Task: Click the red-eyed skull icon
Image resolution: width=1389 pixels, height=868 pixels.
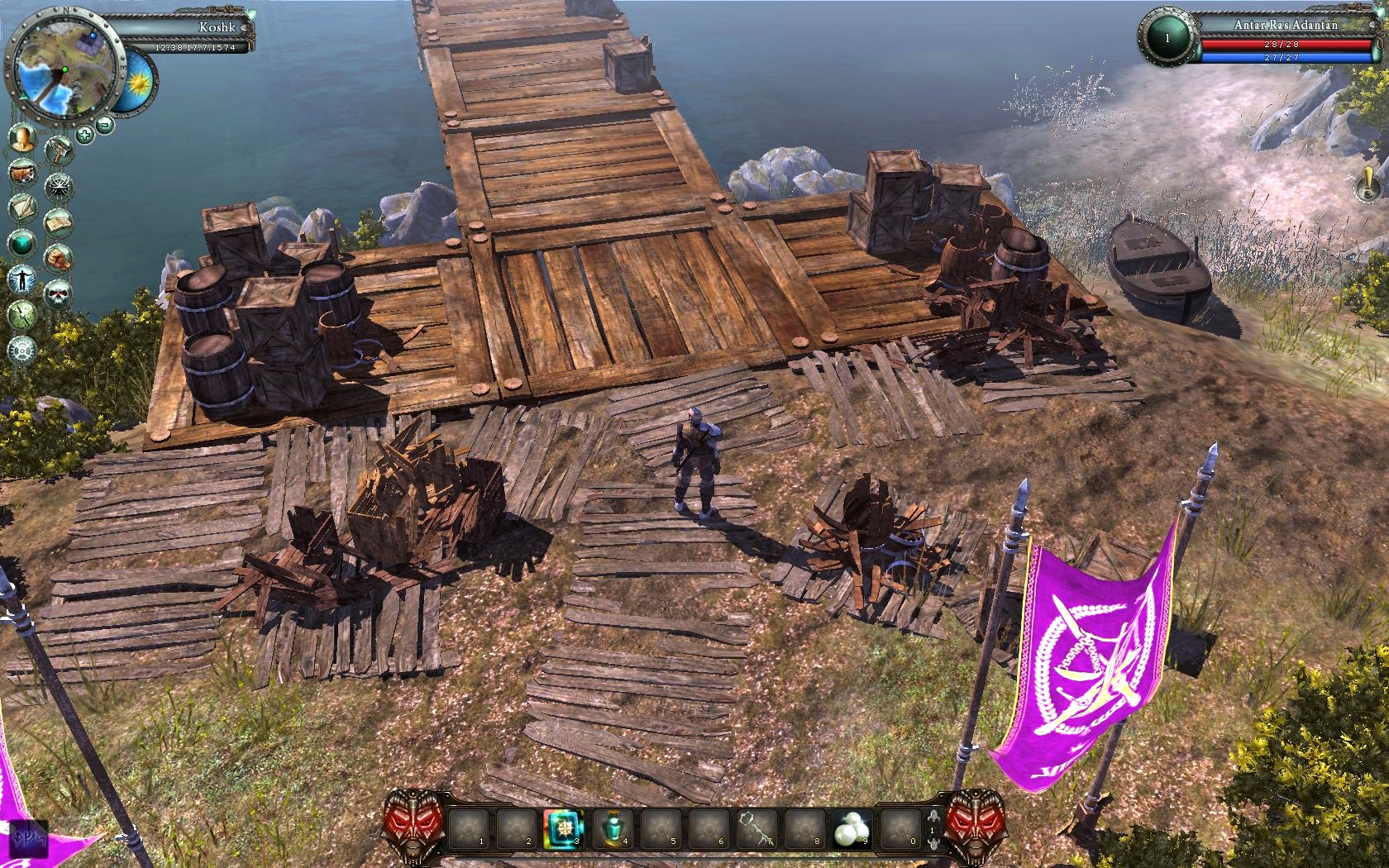Action: pos(60,292)
